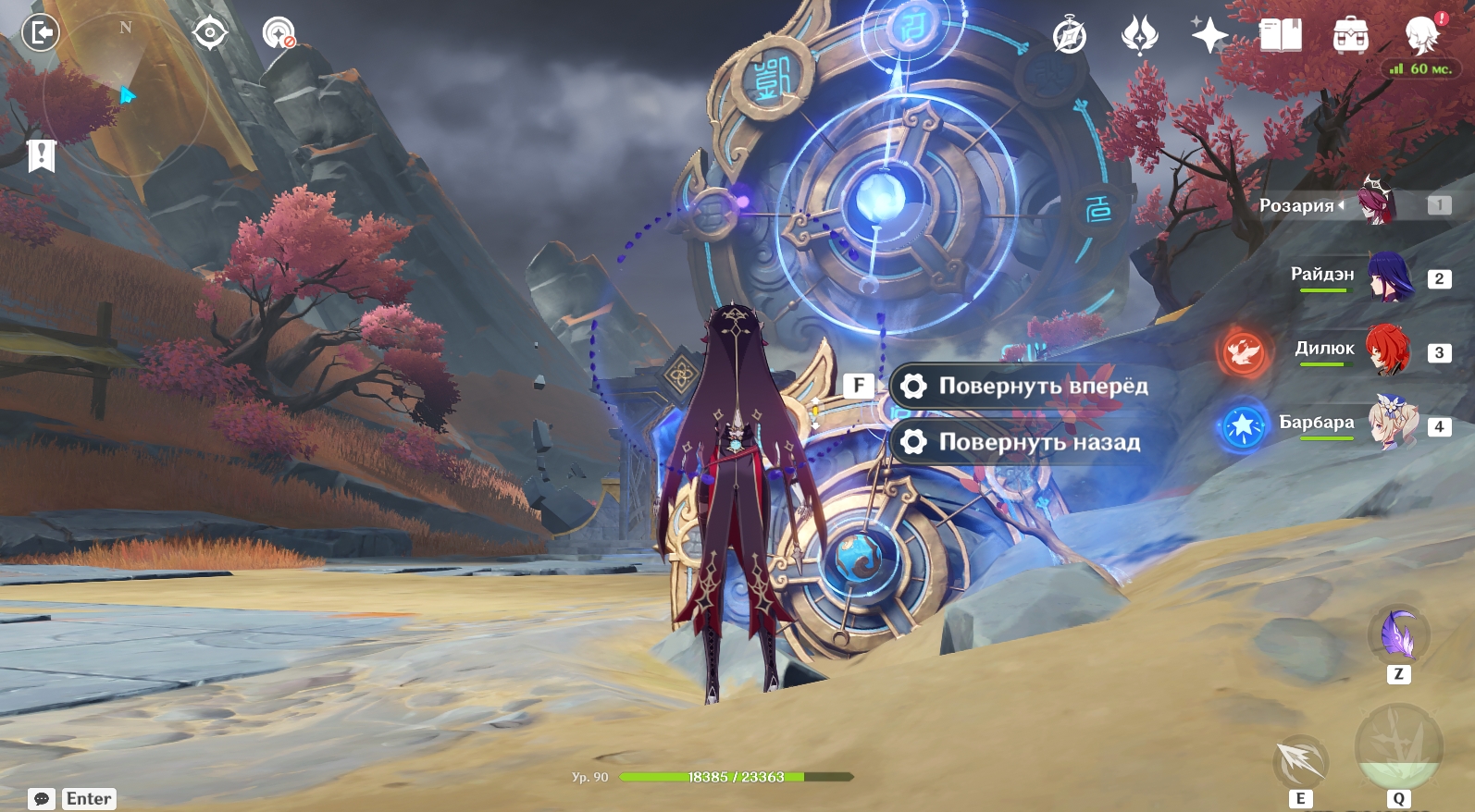The image size is (1475, 812).
Task: Activate Rosaria's elemental skill icon
Action: point(1301,761)
